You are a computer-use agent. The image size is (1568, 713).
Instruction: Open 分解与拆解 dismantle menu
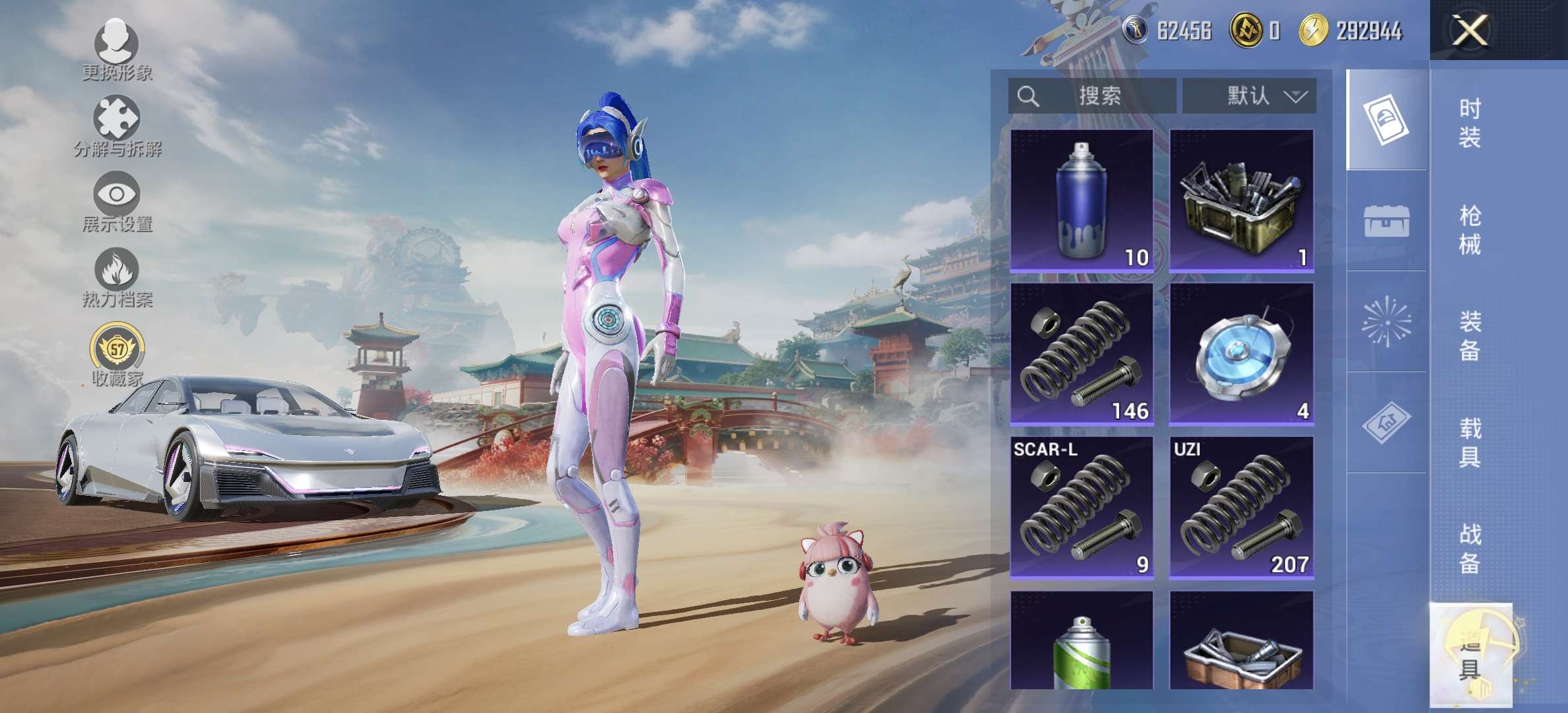coord(117,126)
